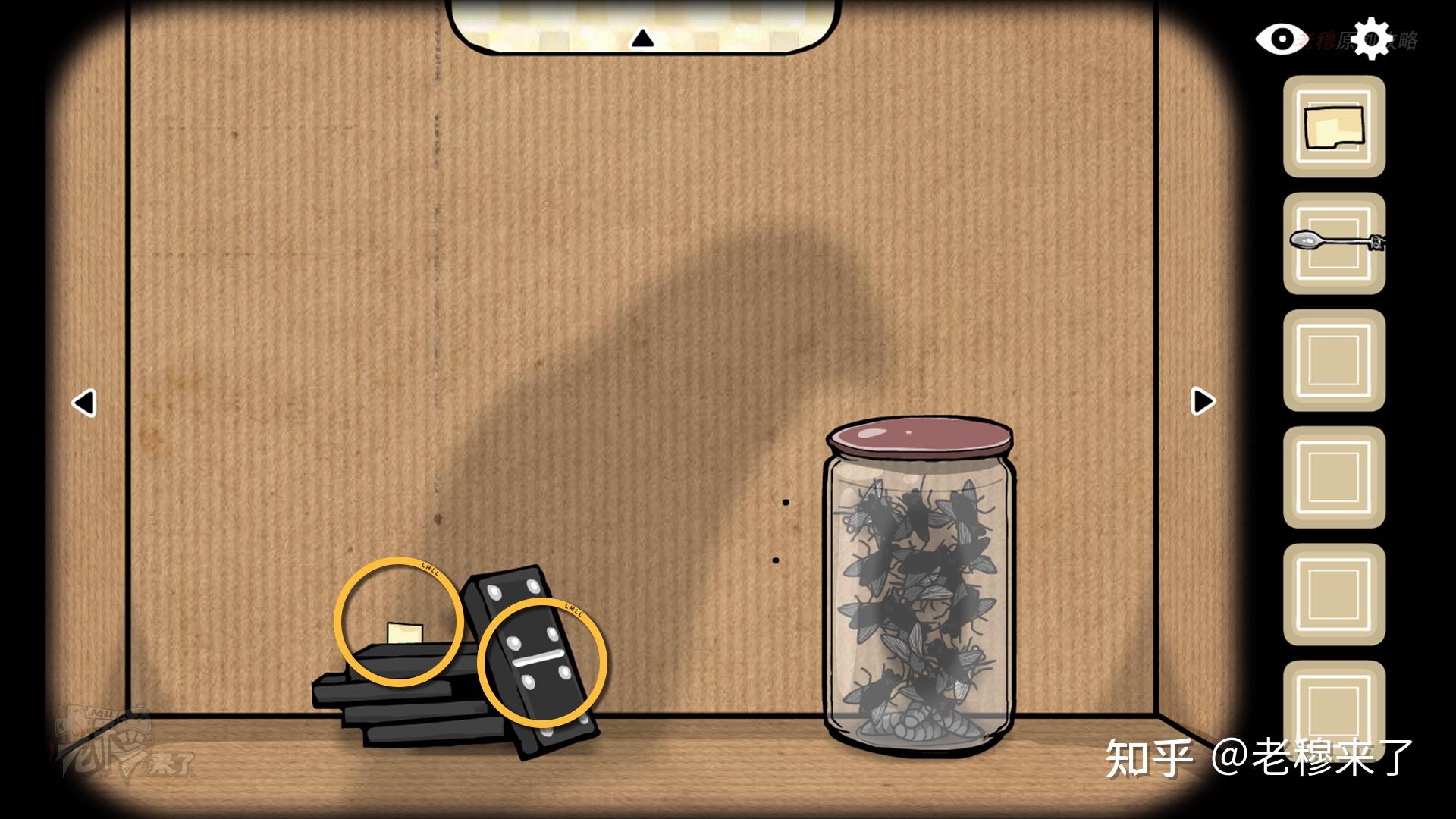Click the upper dot on the cardboard wall
Screen dimensions: 1456x819
click(x=785, y=500)
